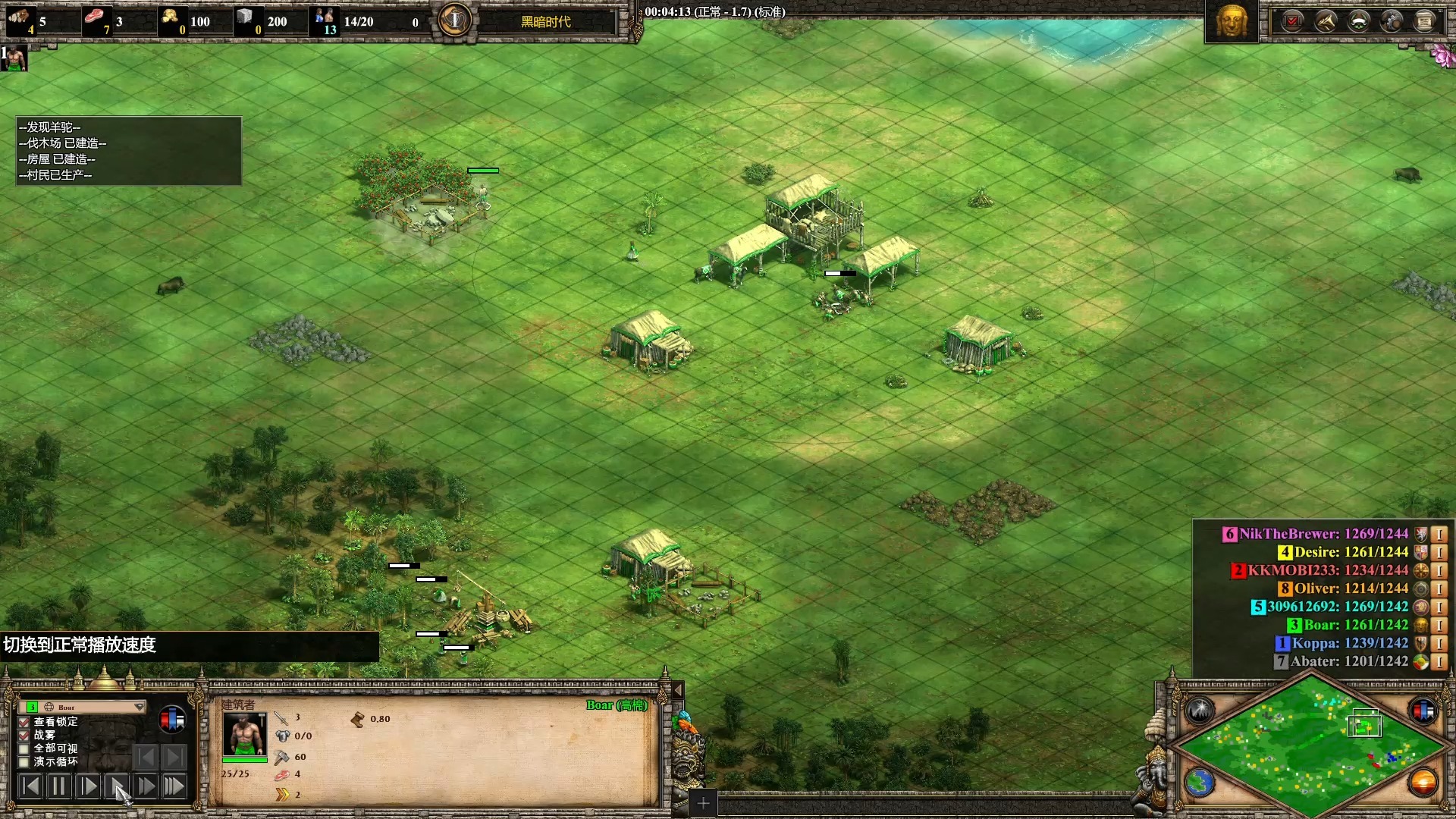Open the gear settings menu button
The width and height of the screenshot is (1456, 819).
tap(1391, 21)
